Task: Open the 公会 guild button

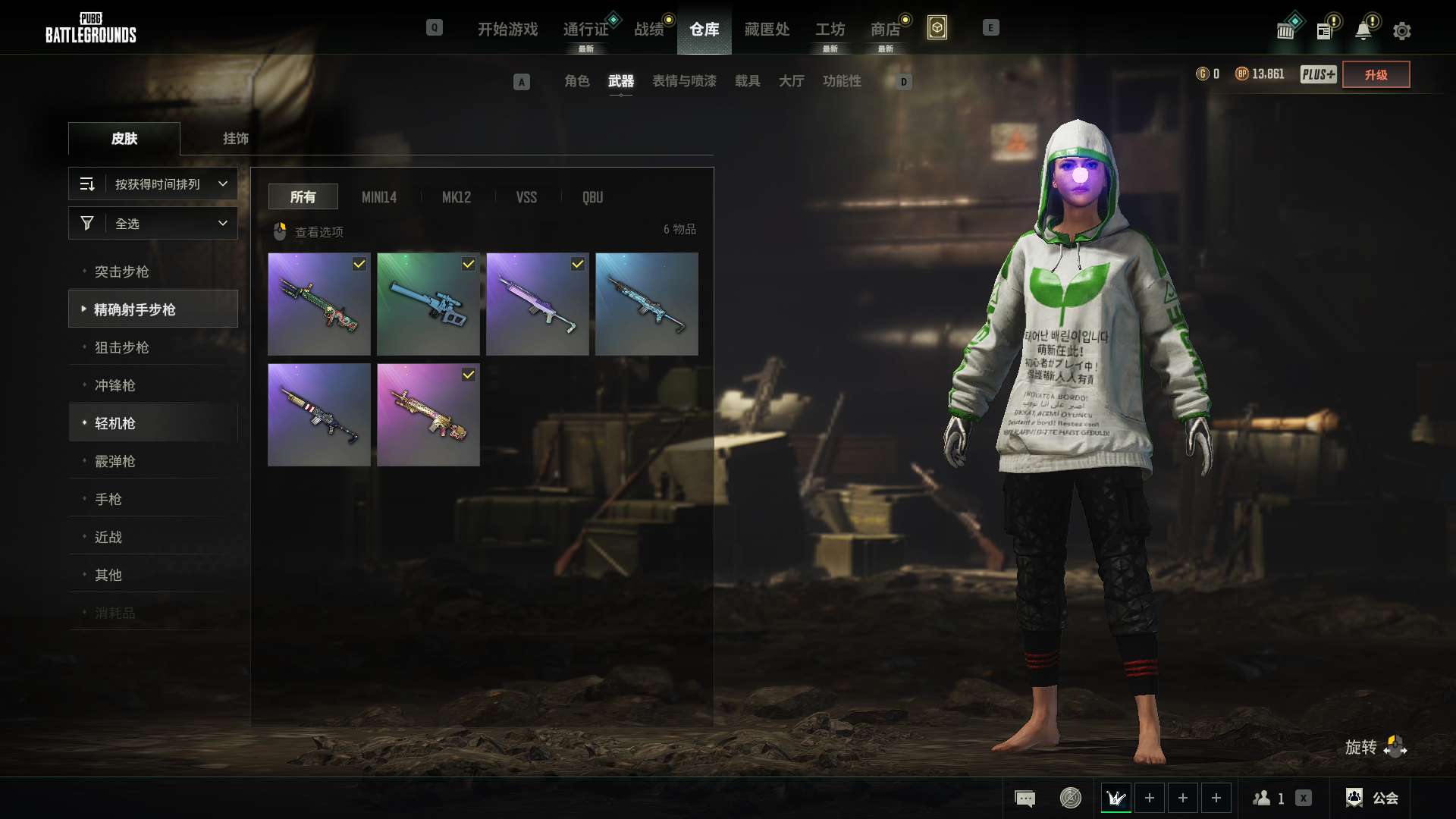Action: click(1373, 798)
